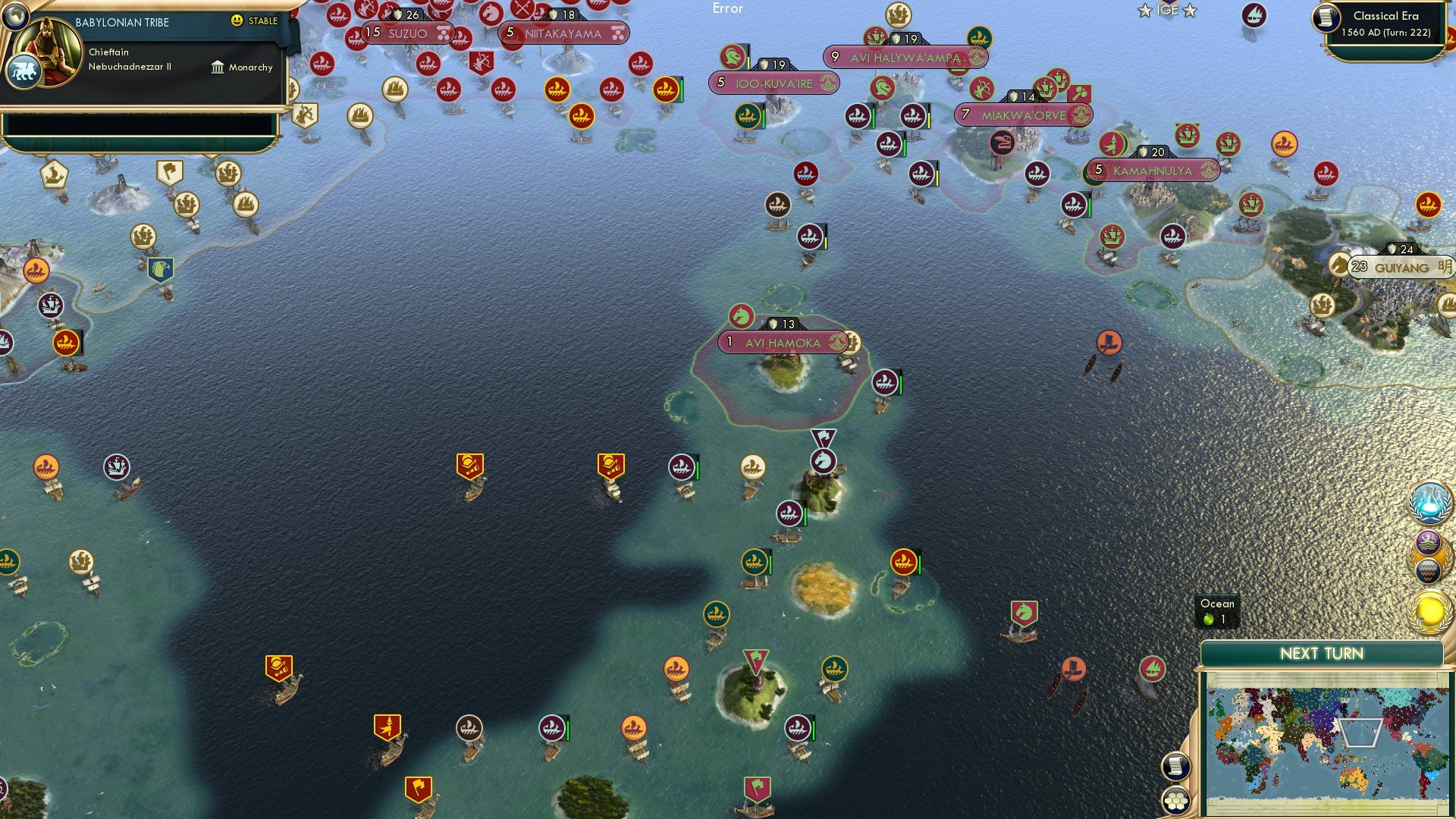Open the science flask notification
The height and width of the screenshot is (819, 1456).
tap(1429, 502)
